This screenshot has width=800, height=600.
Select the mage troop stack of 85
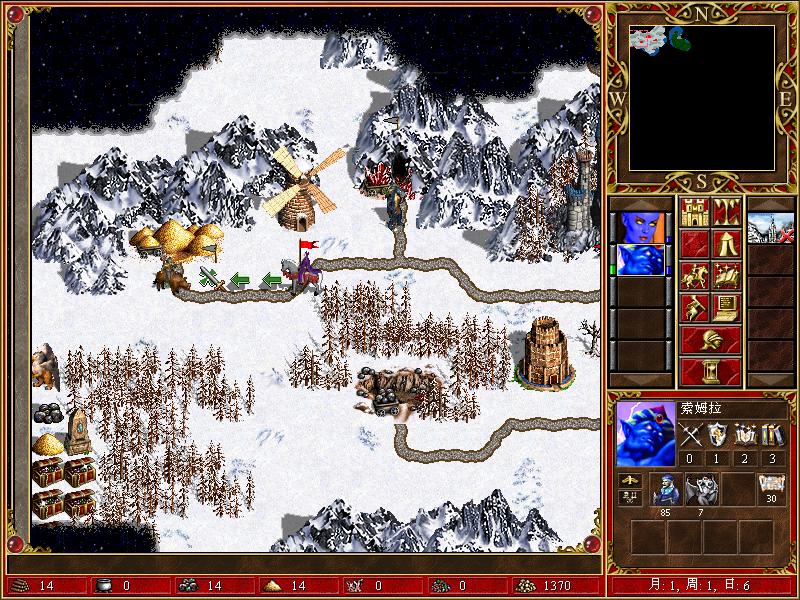[x=667, y=489]
